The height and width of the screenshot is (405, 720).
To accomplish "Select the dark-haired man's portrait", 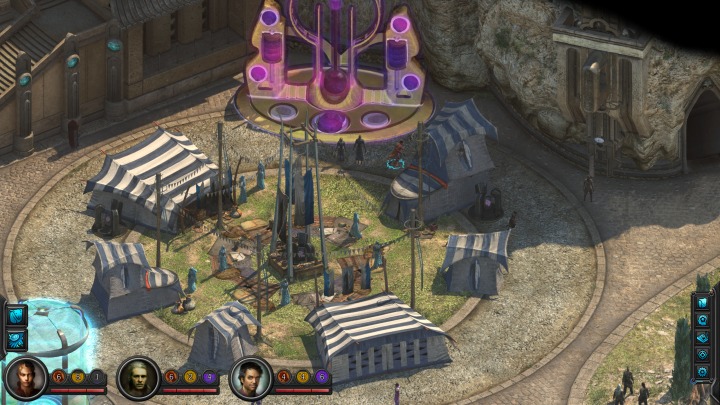I will (x=250, y=378).
